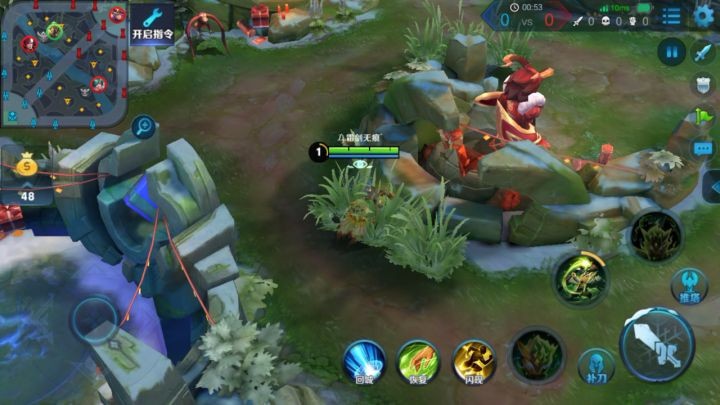Image resolution: width=720 pixels, height=405 pixels.
Task: Use the 恢复 heal ability
Action: 418,360
